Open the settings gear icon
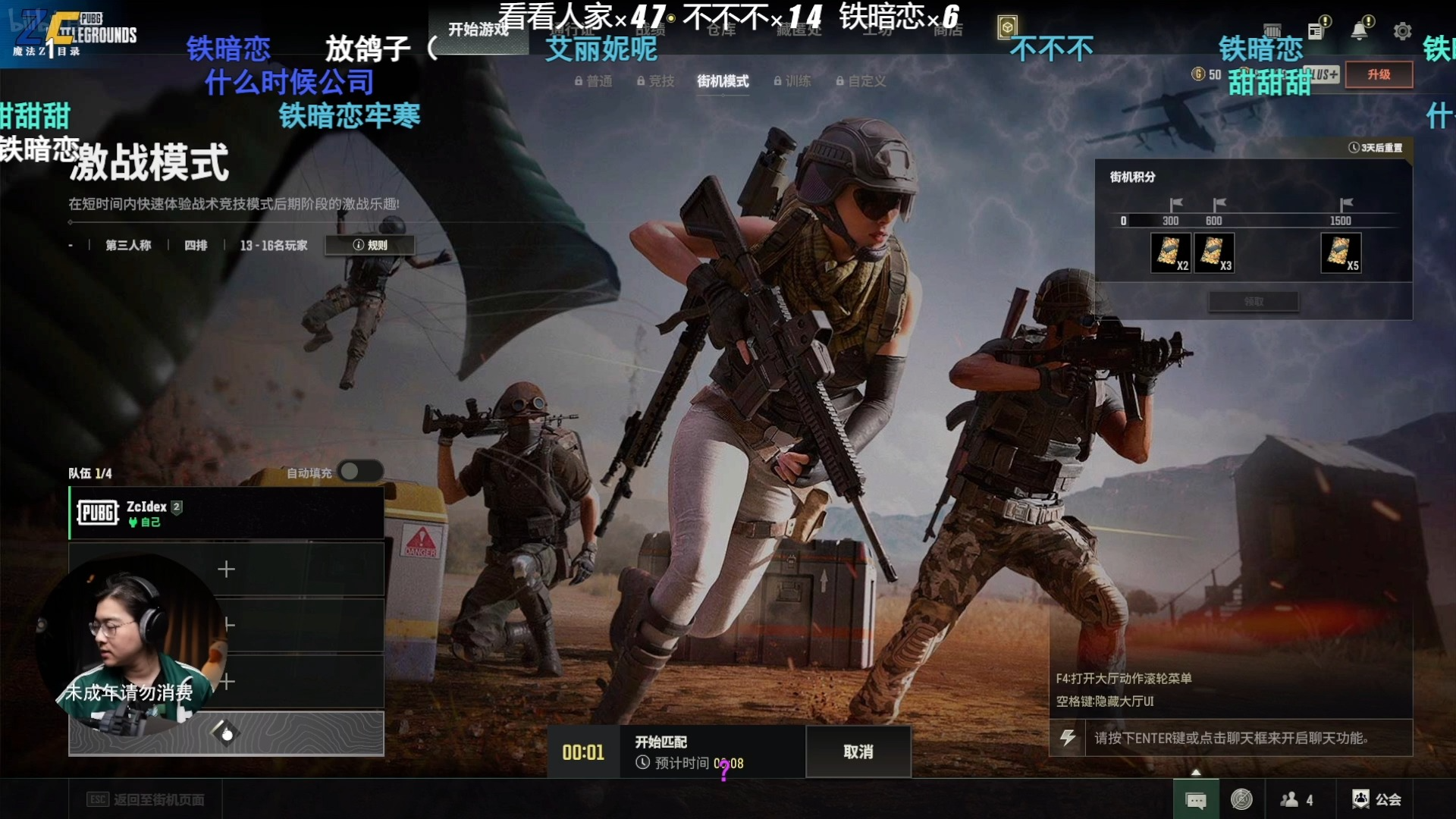The height and width of the screenshot is (819, 1456). [x=1402, y=31]
